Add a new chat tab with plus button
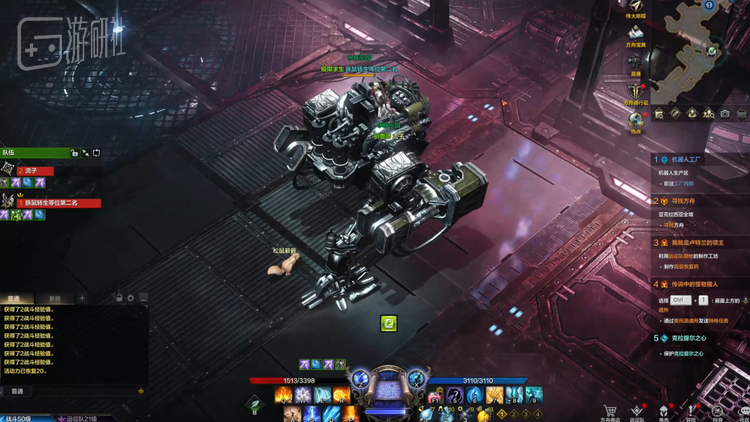Screen dimensions: 750x422 [82, 299]
